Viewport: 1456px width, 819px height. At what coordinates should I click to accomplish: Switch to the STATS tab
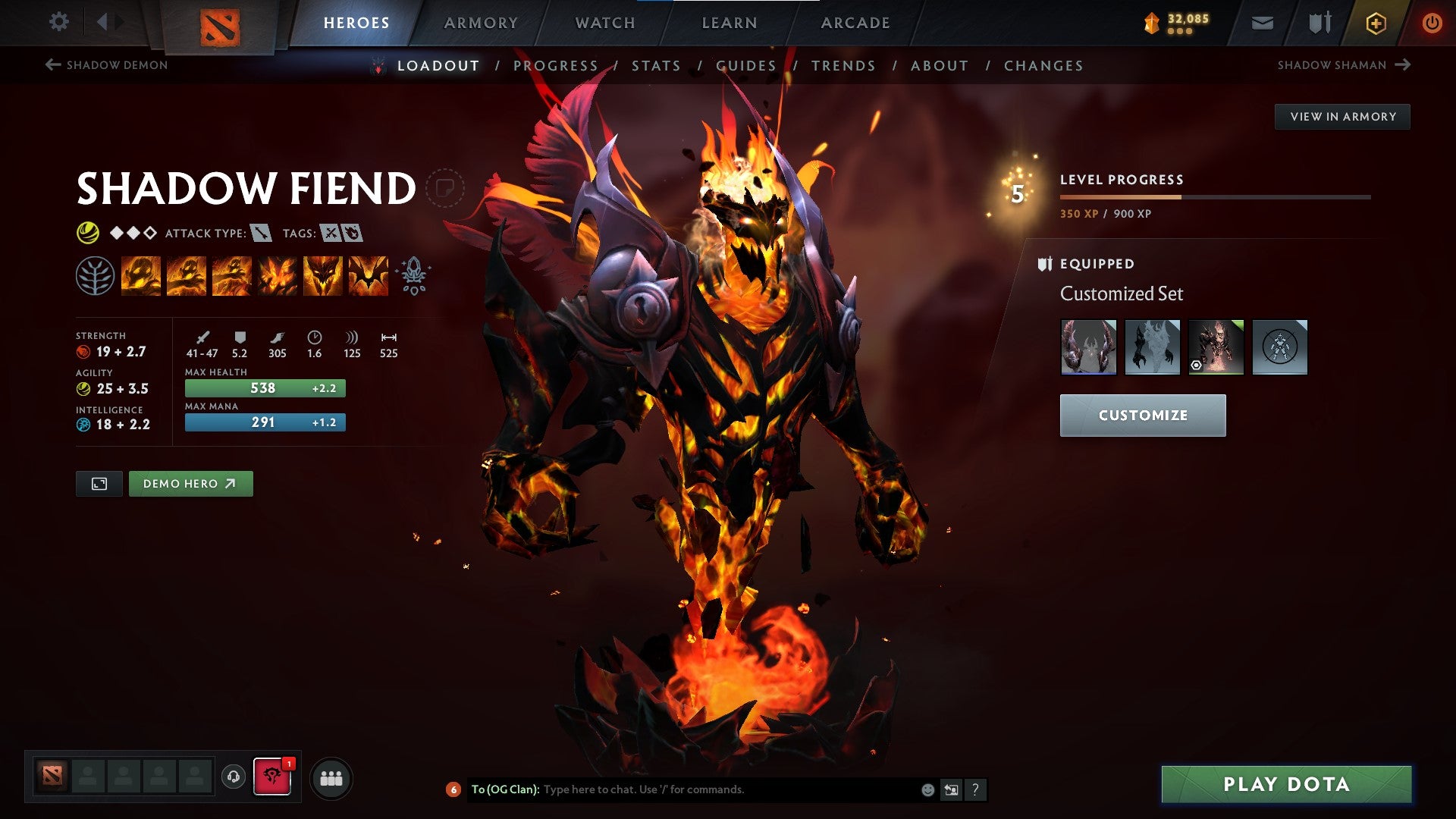[x=656, y=66]
